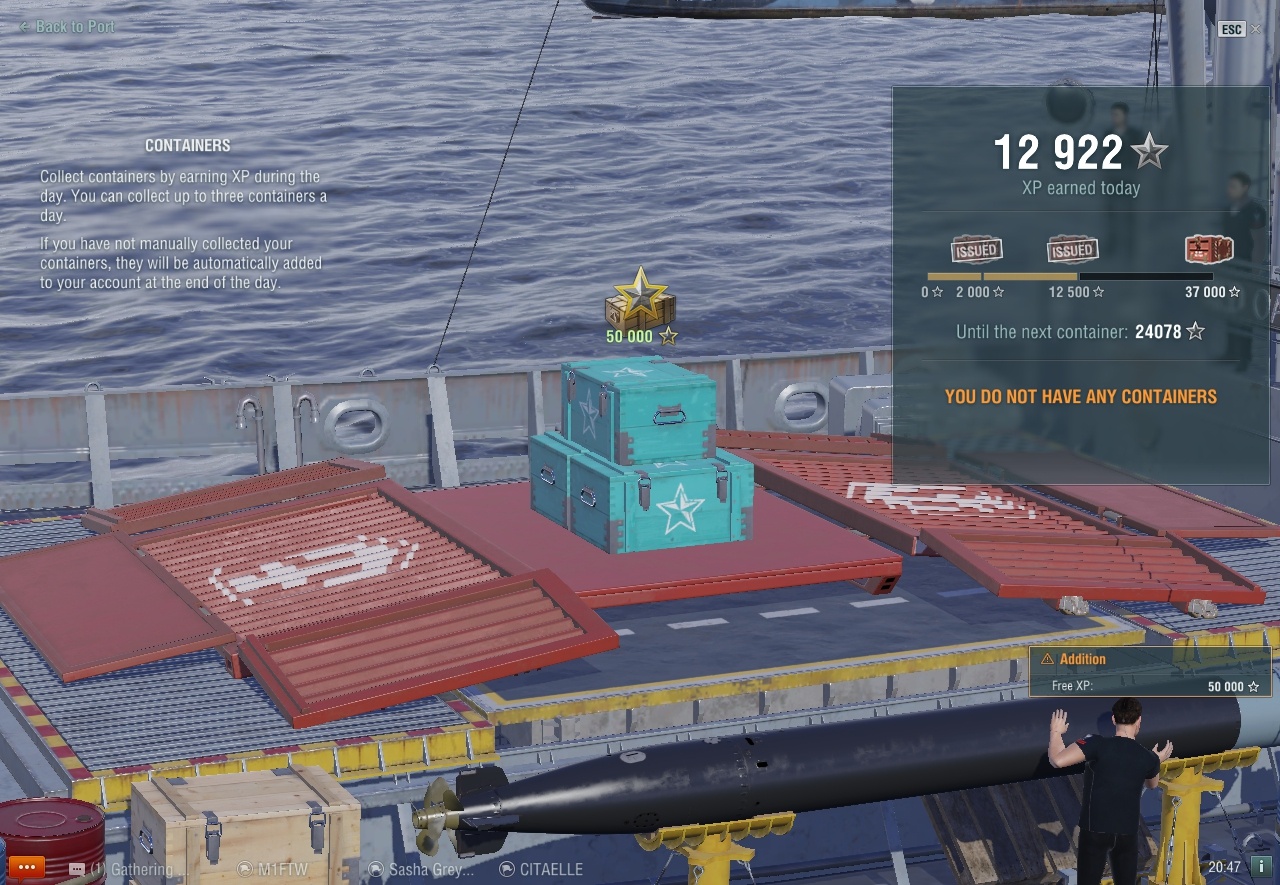The height and width of the screenshot is (885, 1280).
Task: Open the Free XP Addition notification
Action: [x=1150, y=672]
